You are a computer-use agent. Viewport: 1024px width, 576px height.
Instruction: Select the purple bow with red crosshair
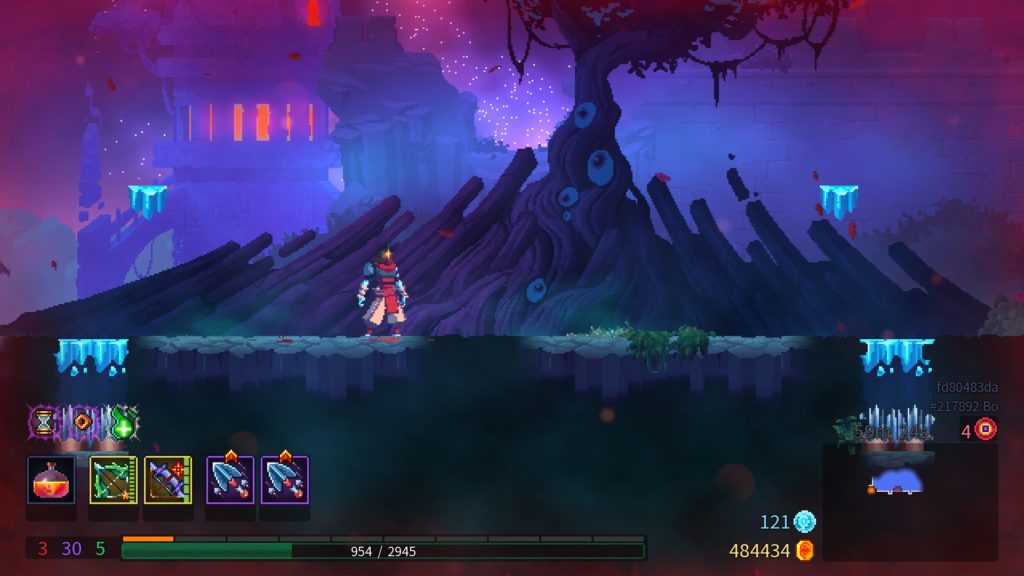(x=168, y=480)
